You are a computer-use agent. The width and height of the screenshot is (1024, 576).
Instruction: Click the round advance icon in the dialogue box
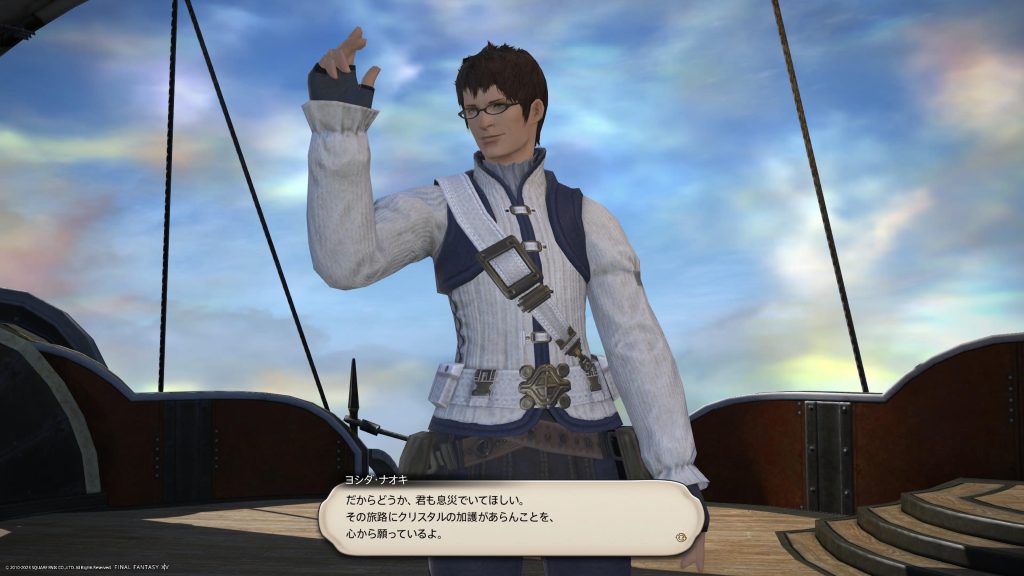tap(683, 536)
